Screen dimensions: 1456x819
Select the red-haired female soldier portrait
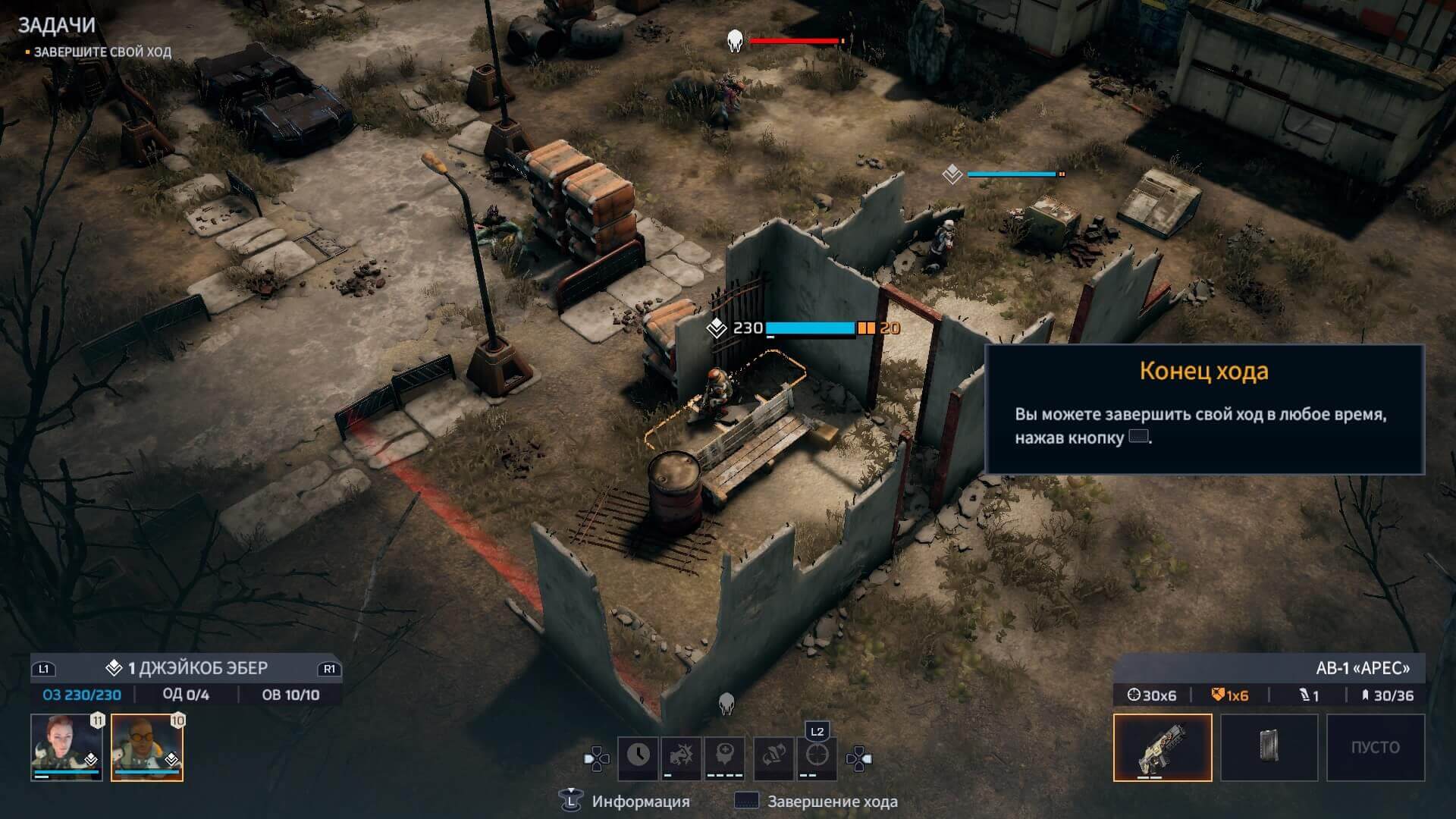tap(66, 747)
